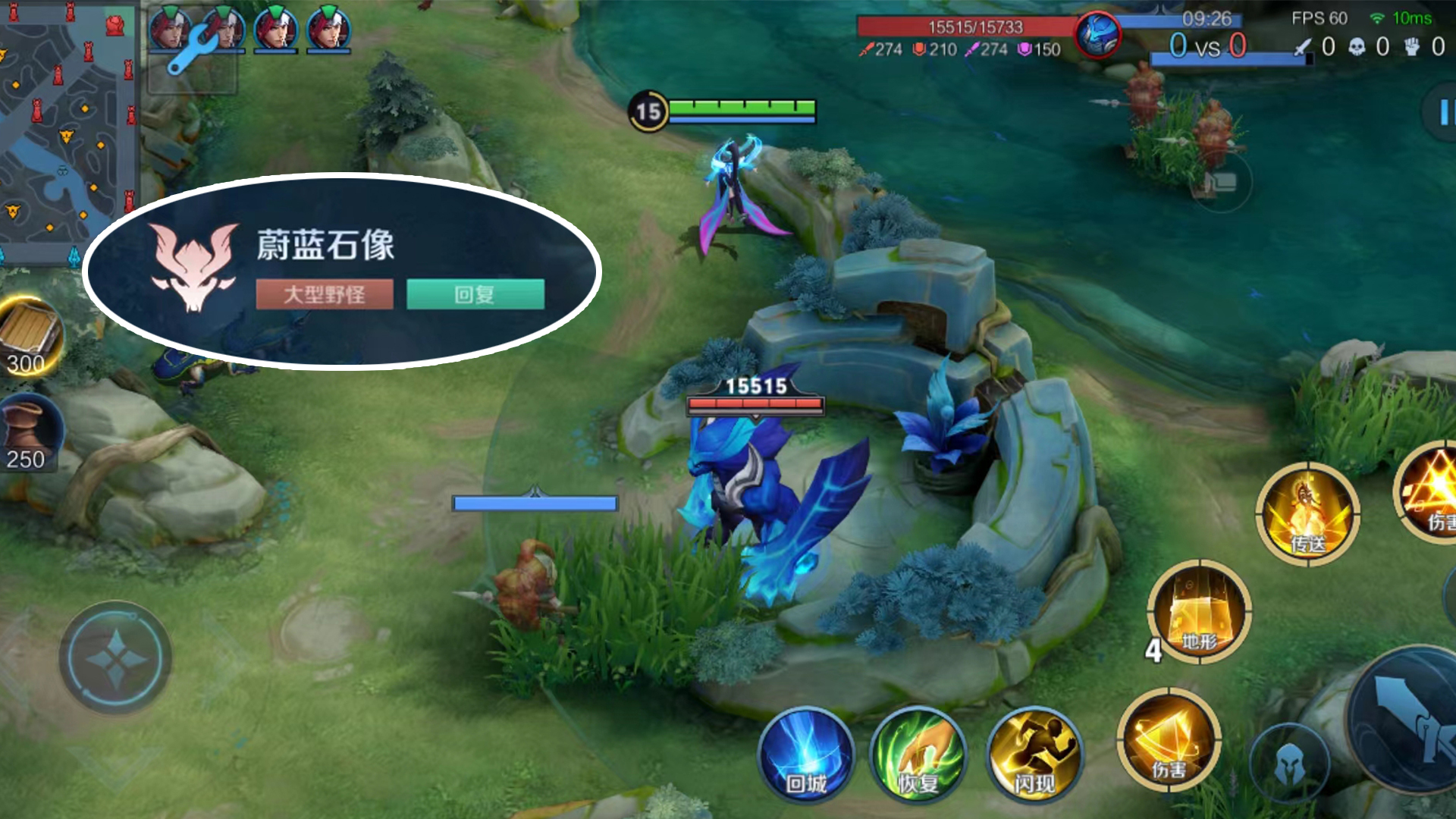The height and width of the screenshot is (819, 1456).
Task: Use the 恢复 heal skill
Action: pyautogui.click(x=918, y=755)
